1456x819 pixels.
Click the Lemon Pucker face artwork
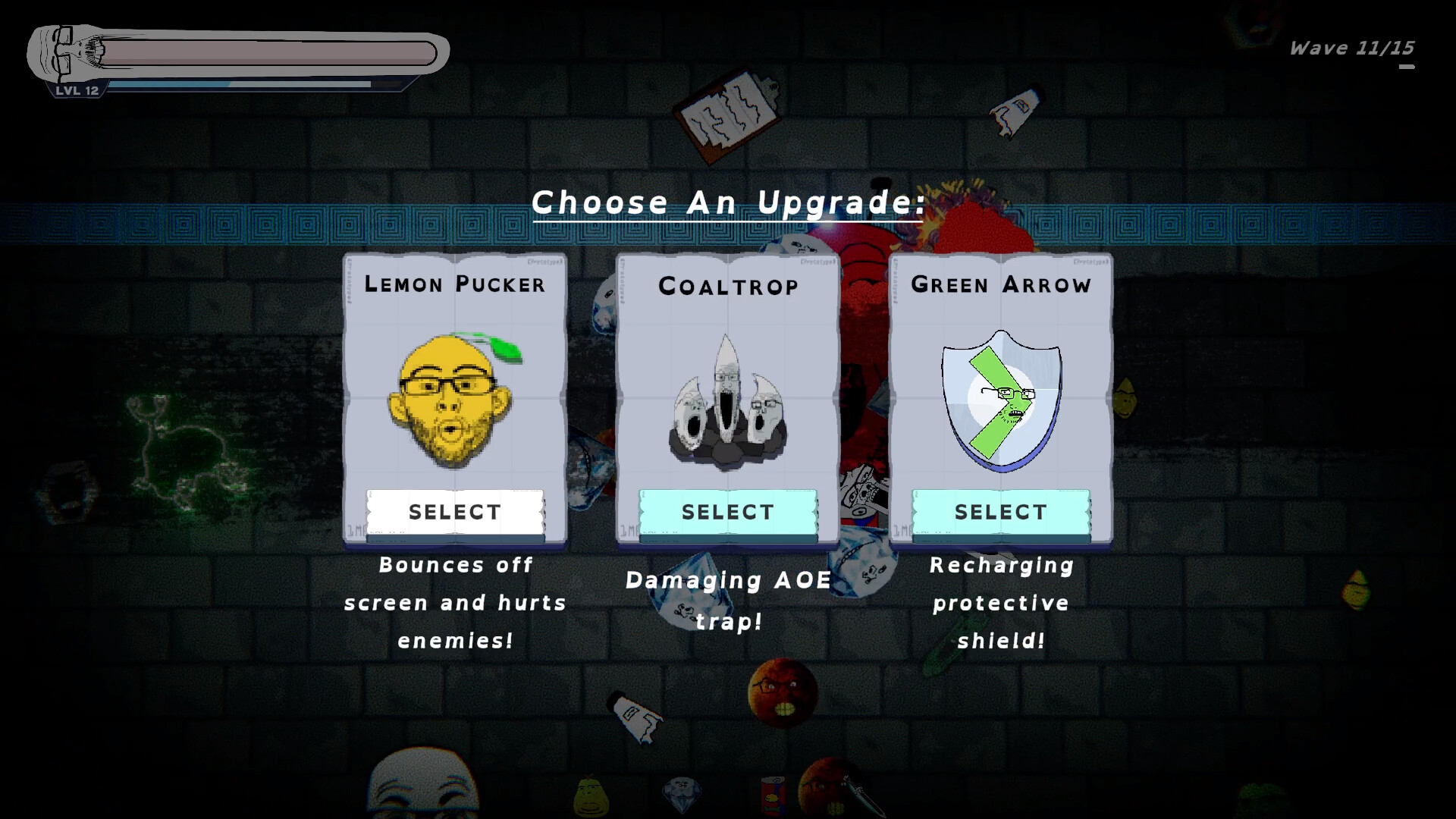(x=453, y=398)
